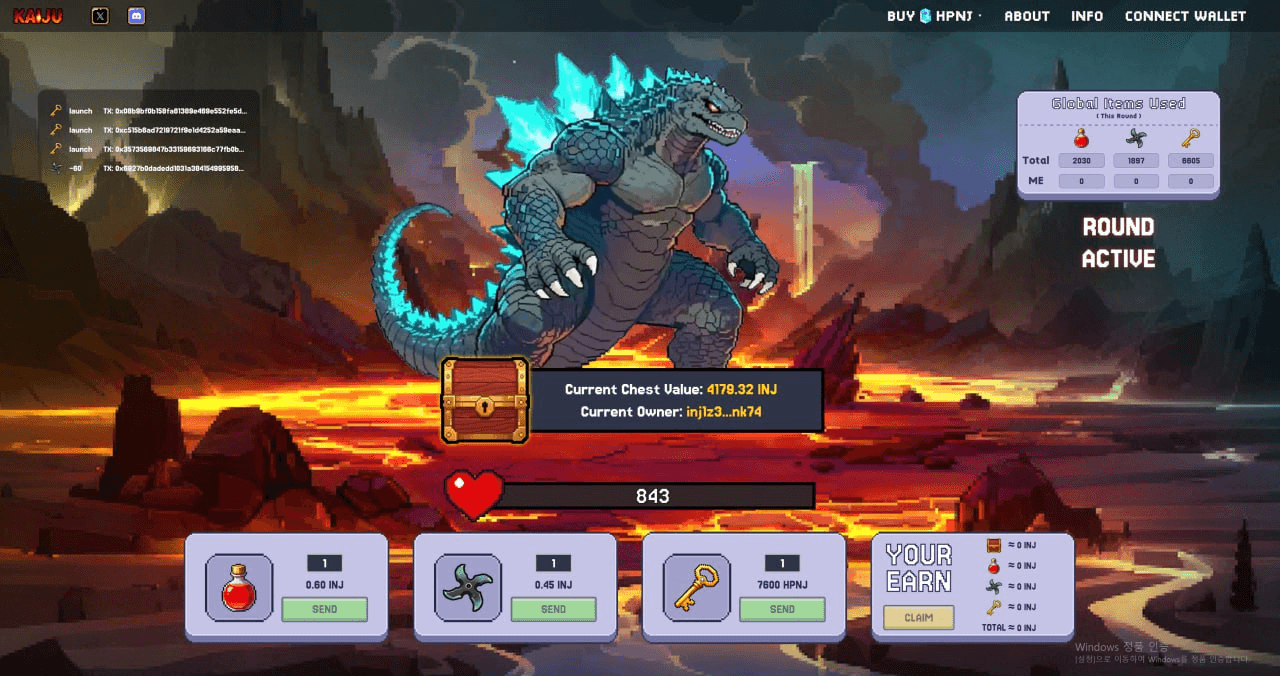Image resolution: width=1280 pixels, height=676 pixels.
Task: Click CONNECT WALLET
Action: (x=1185, y=16)
